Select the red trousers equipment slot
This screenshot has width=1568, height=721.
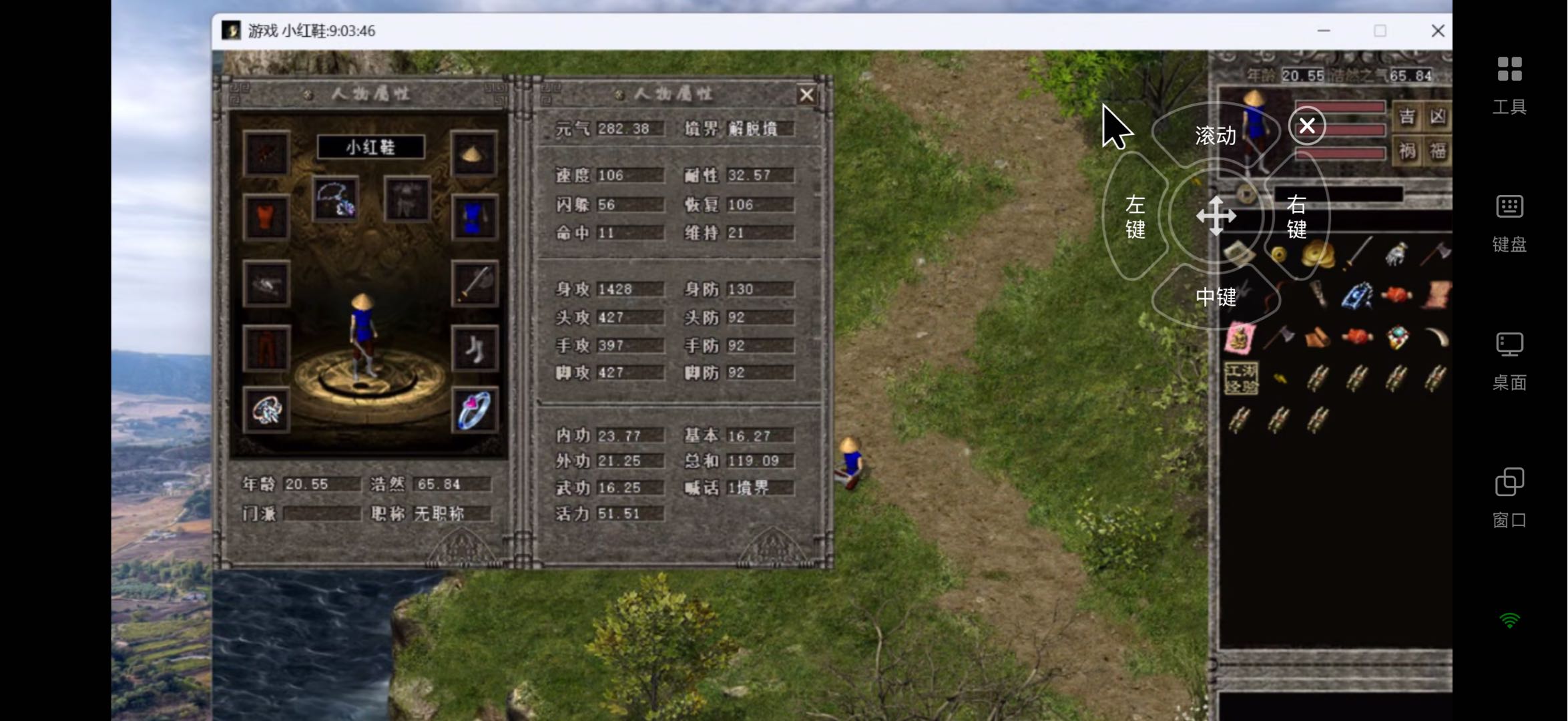pyautogui.click(x=266, y=348)
